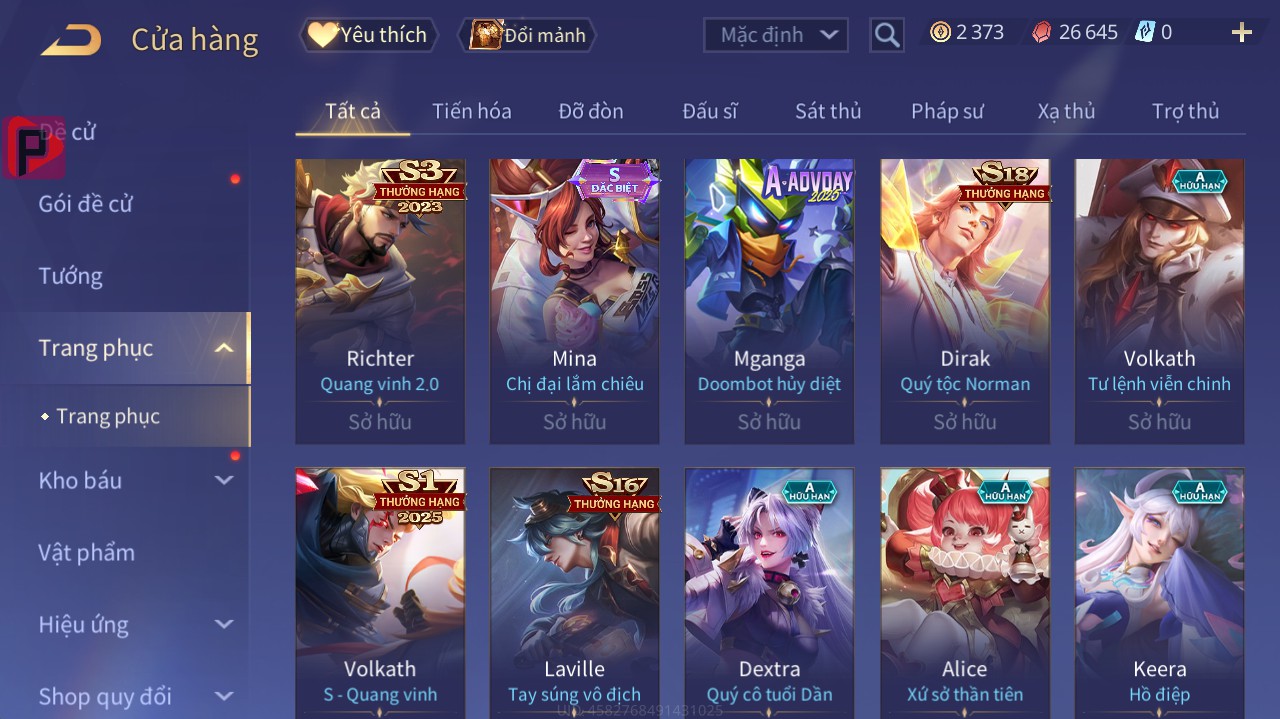1280x719 pixels.
Task: Click the magnifying glass search button
Action: tap(887, 35)
